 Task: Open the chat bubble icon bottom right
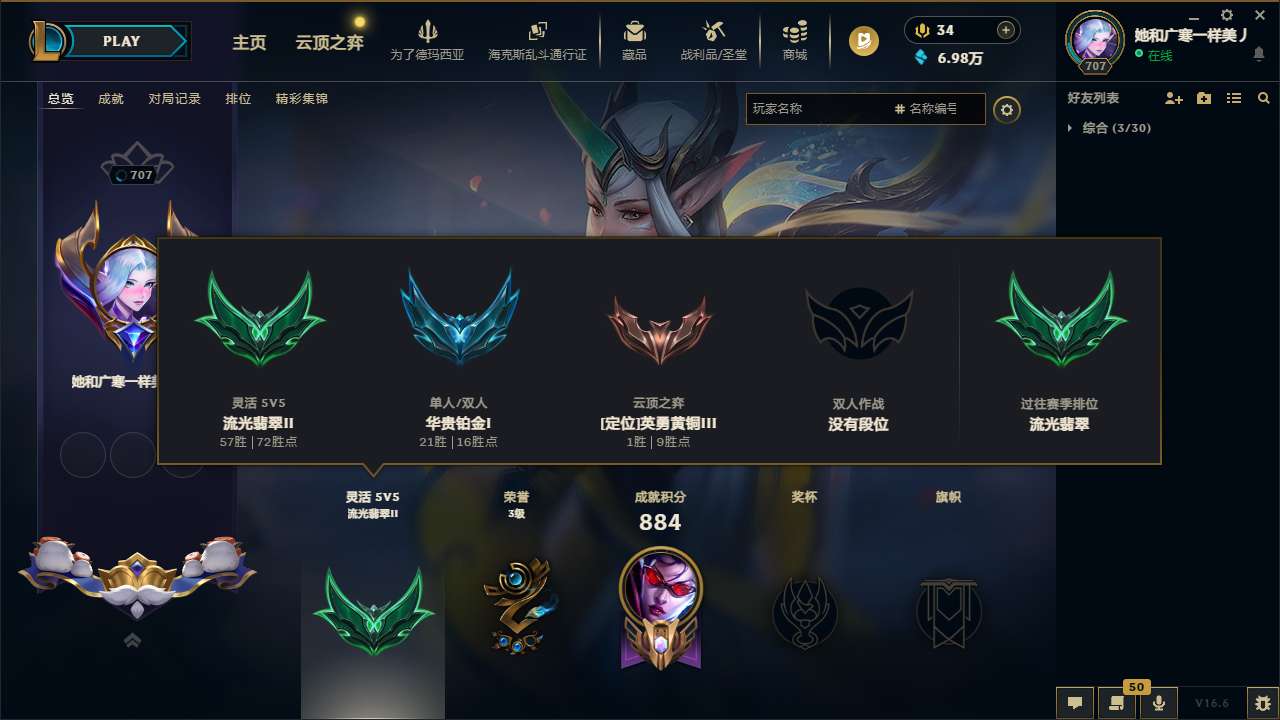1074,703
